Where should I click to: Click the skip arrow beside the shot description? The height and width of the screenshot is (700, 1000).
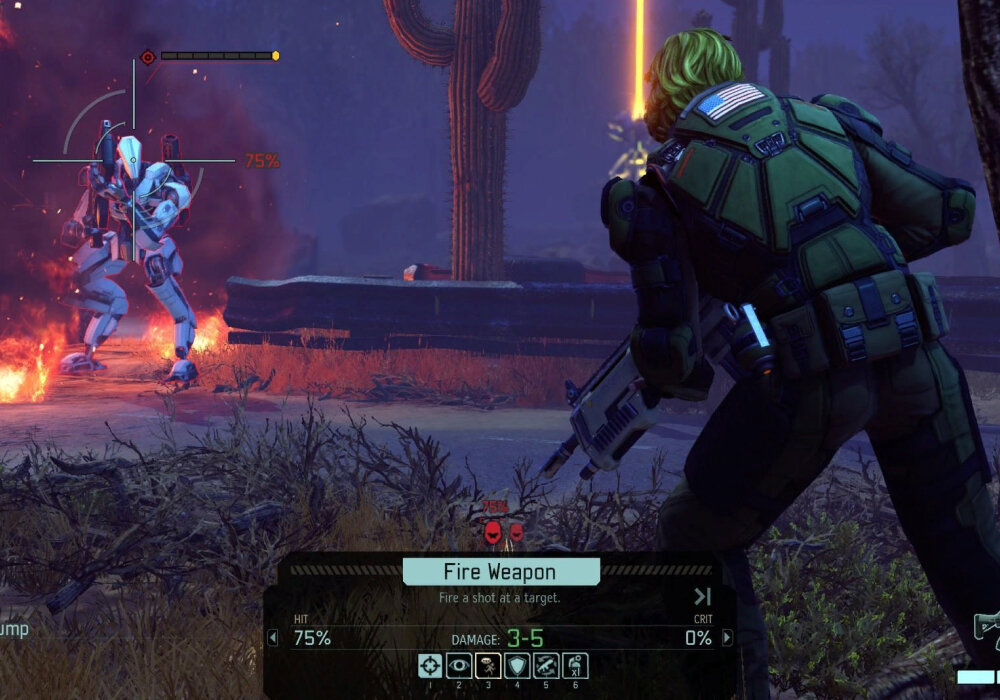click(702, 597)
